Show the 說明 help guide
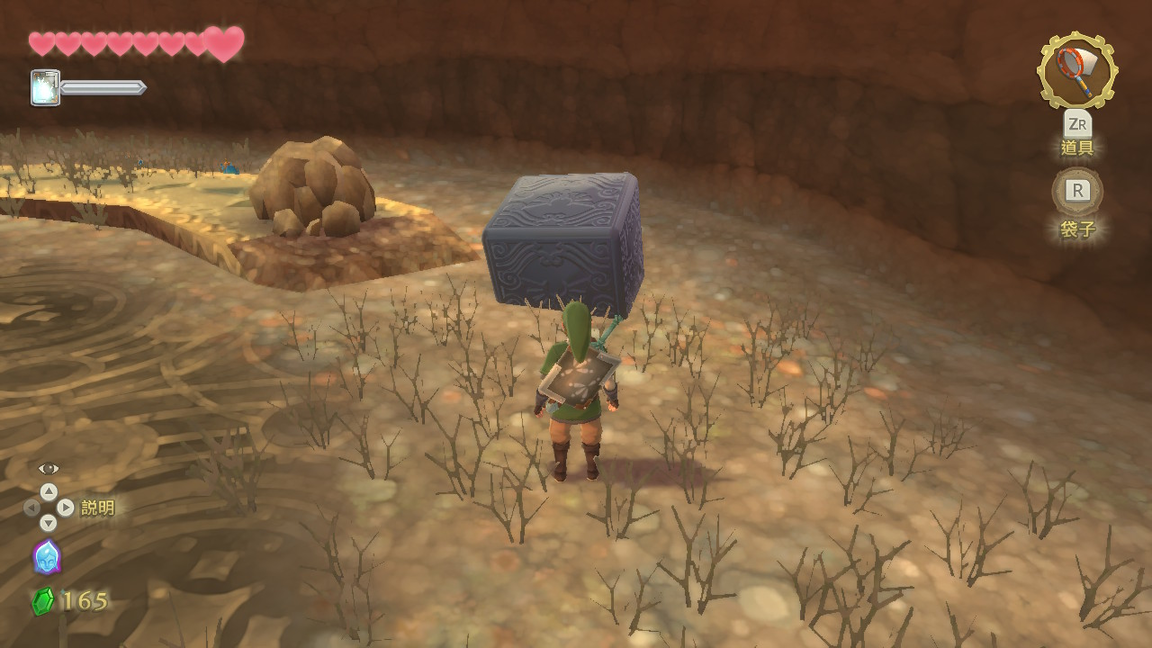 click(97, 507)
